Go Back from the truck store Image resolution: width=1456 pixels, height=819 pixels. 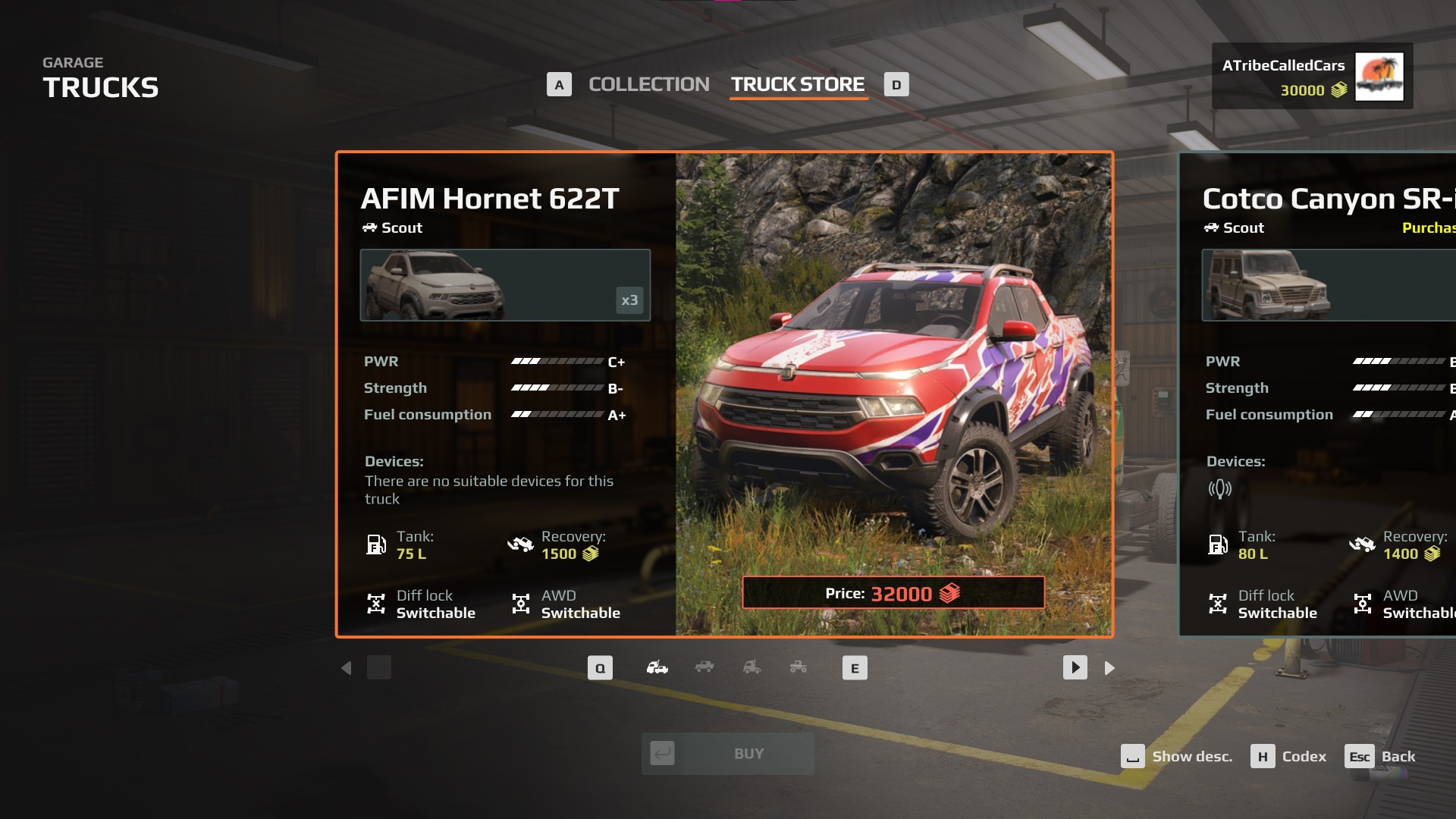click(1380, 757)
